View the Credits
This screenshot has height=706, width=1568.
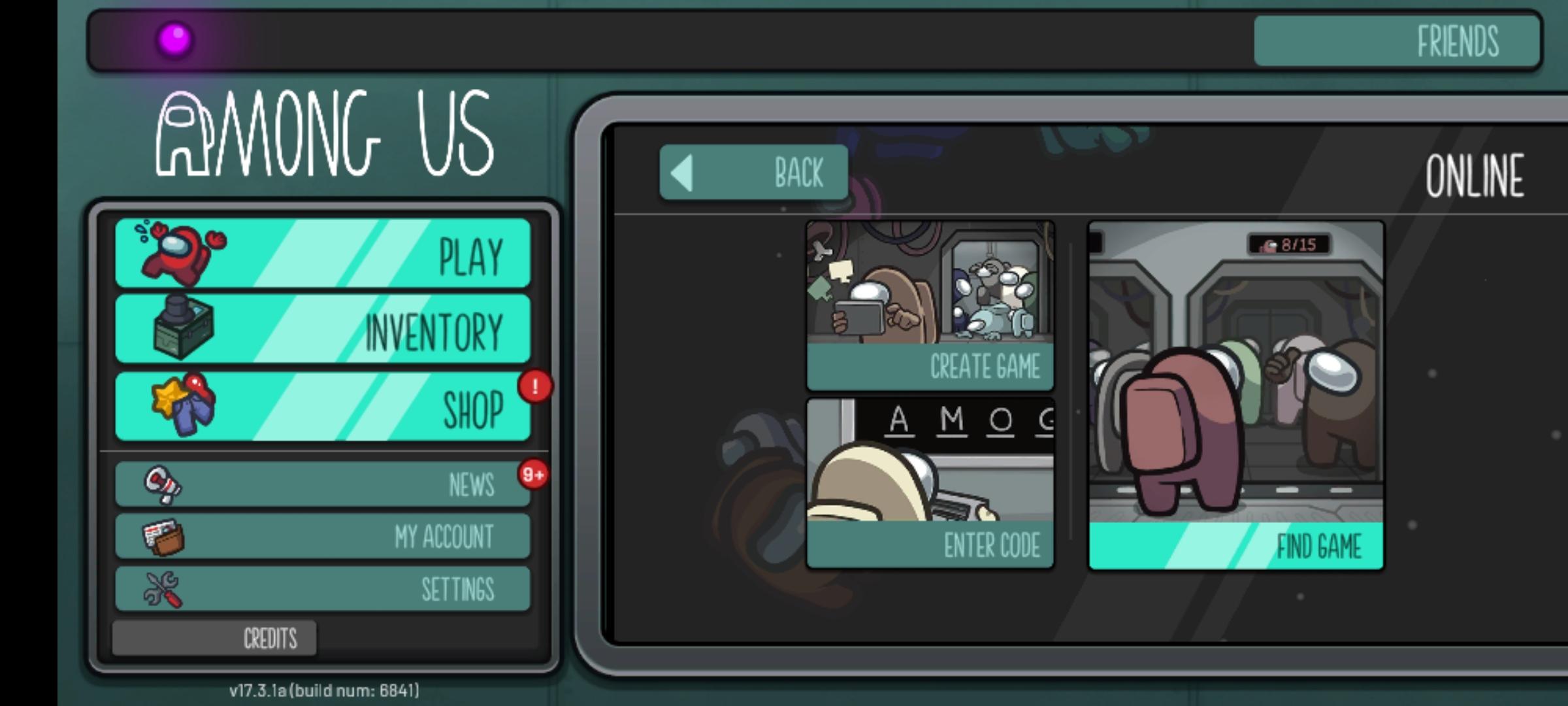click(x=214, y=638)
